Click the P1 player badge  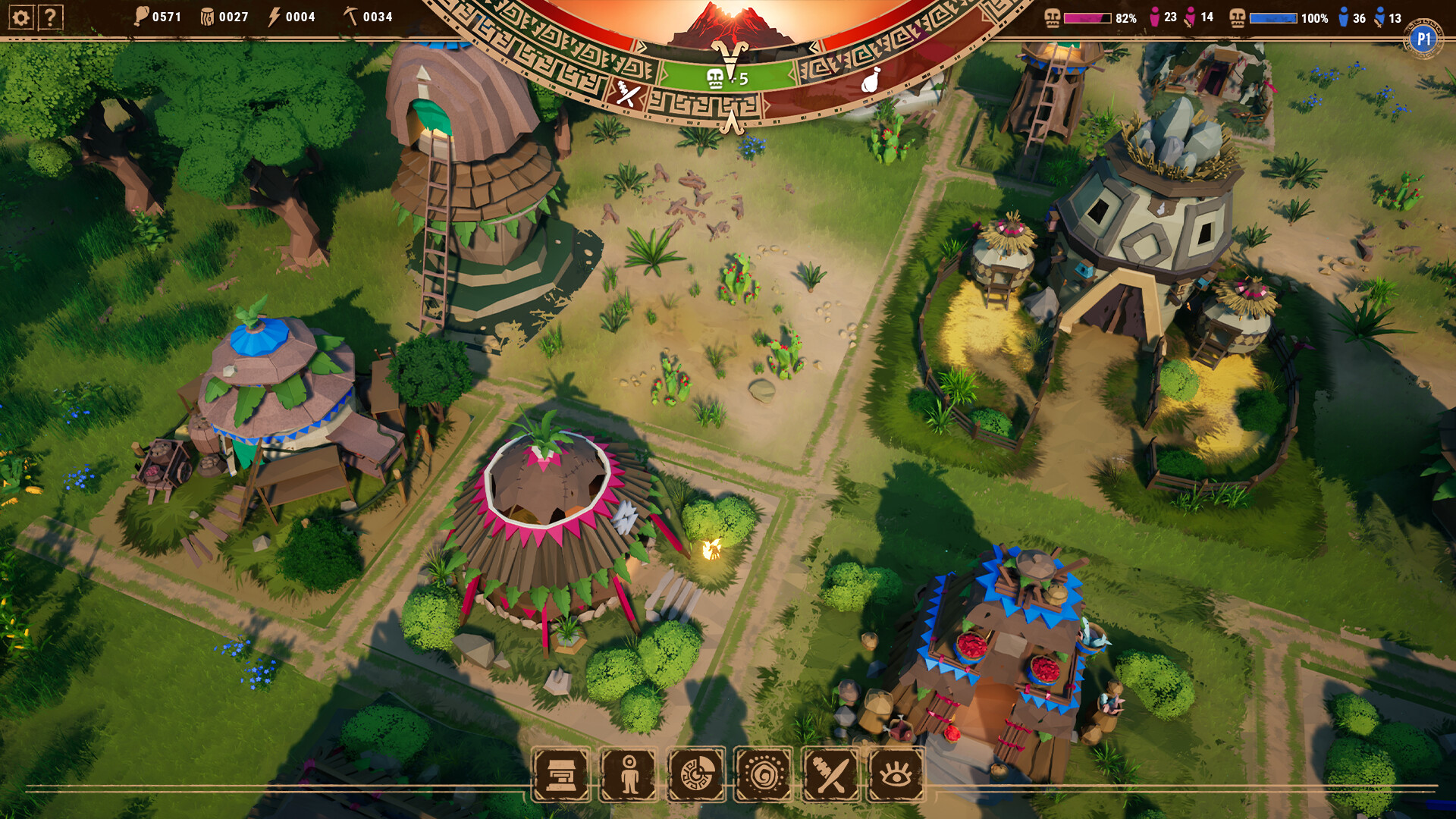coord(1423,35)
